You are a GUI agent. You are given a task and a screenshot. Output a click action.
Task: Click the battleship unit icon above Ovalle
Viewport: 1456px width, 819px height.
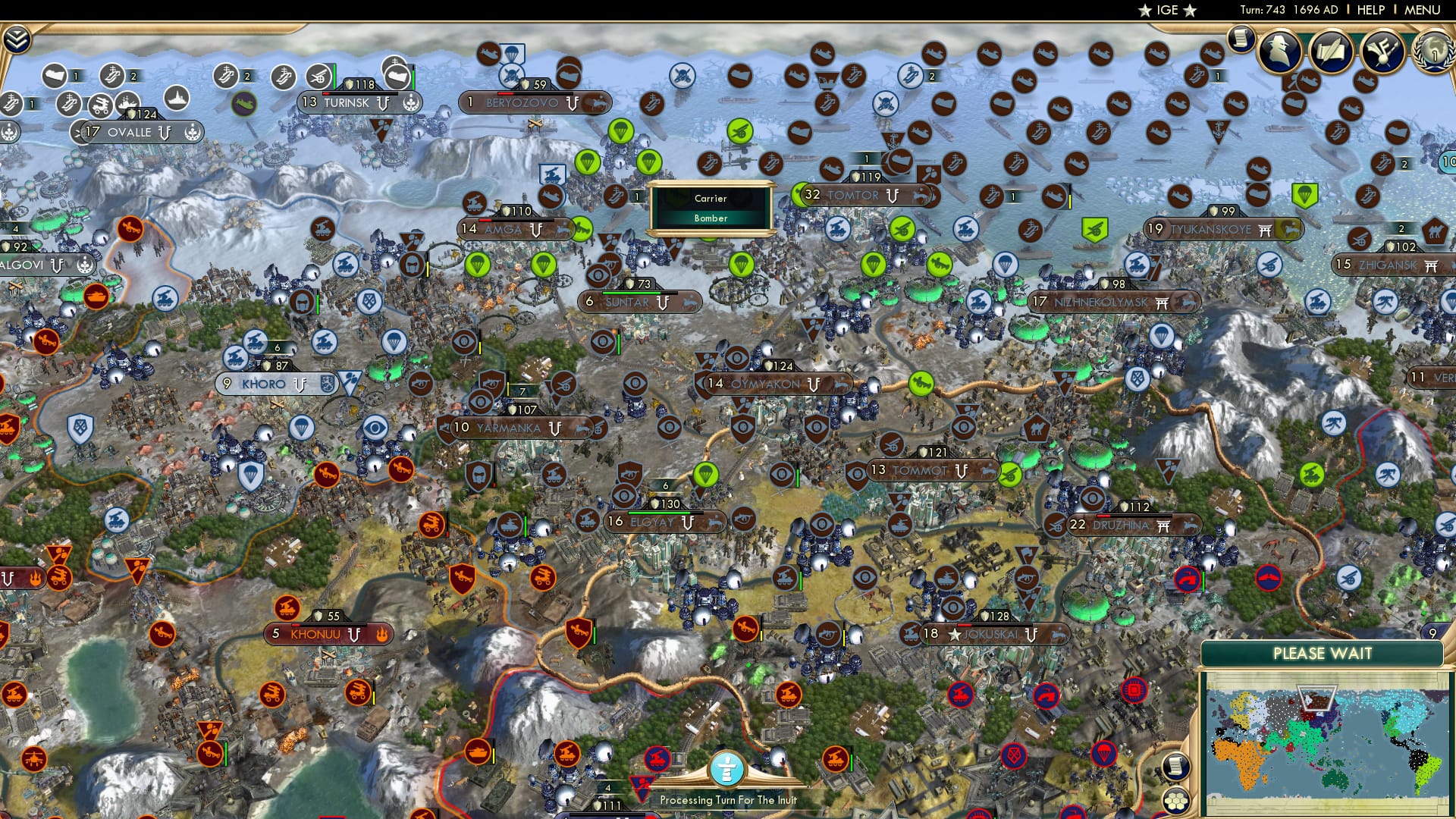pos(177,99)
